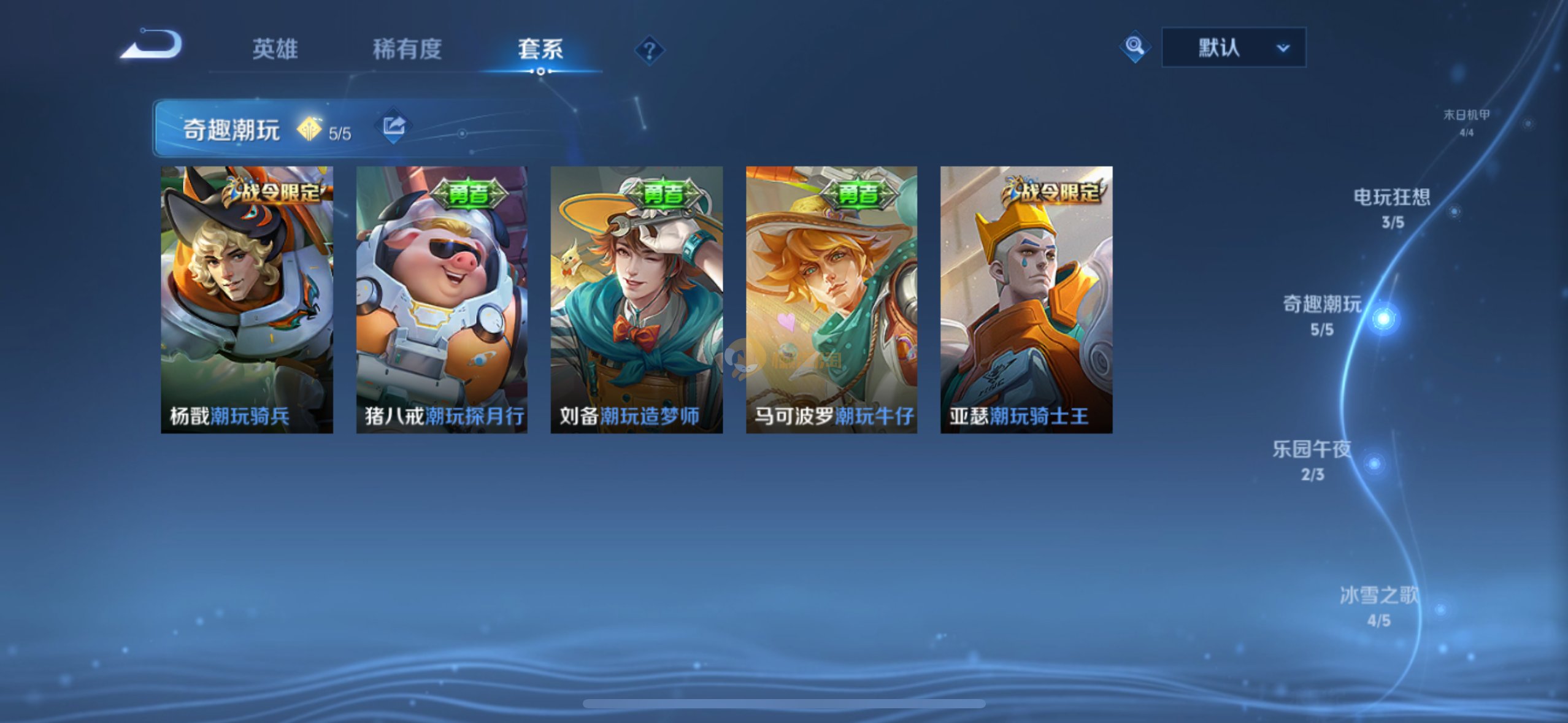View the 马可波罗 潮玩牛仔 skin card
The width and height of the screenshot is (1568, 723).
click(x=831, y=299)
